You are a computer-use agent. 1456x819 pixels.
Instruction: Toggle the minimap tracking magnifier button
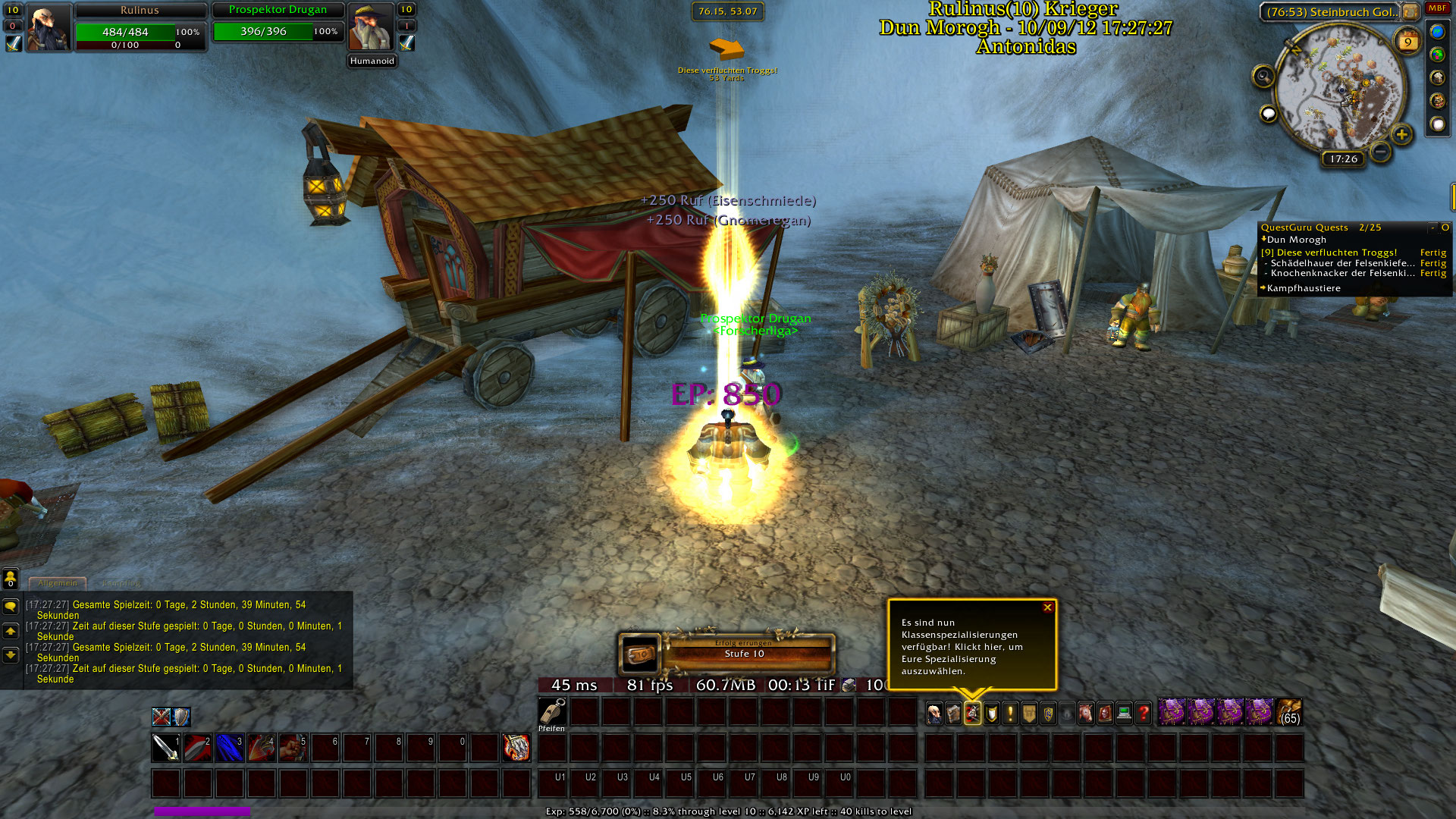(1263, 76)
